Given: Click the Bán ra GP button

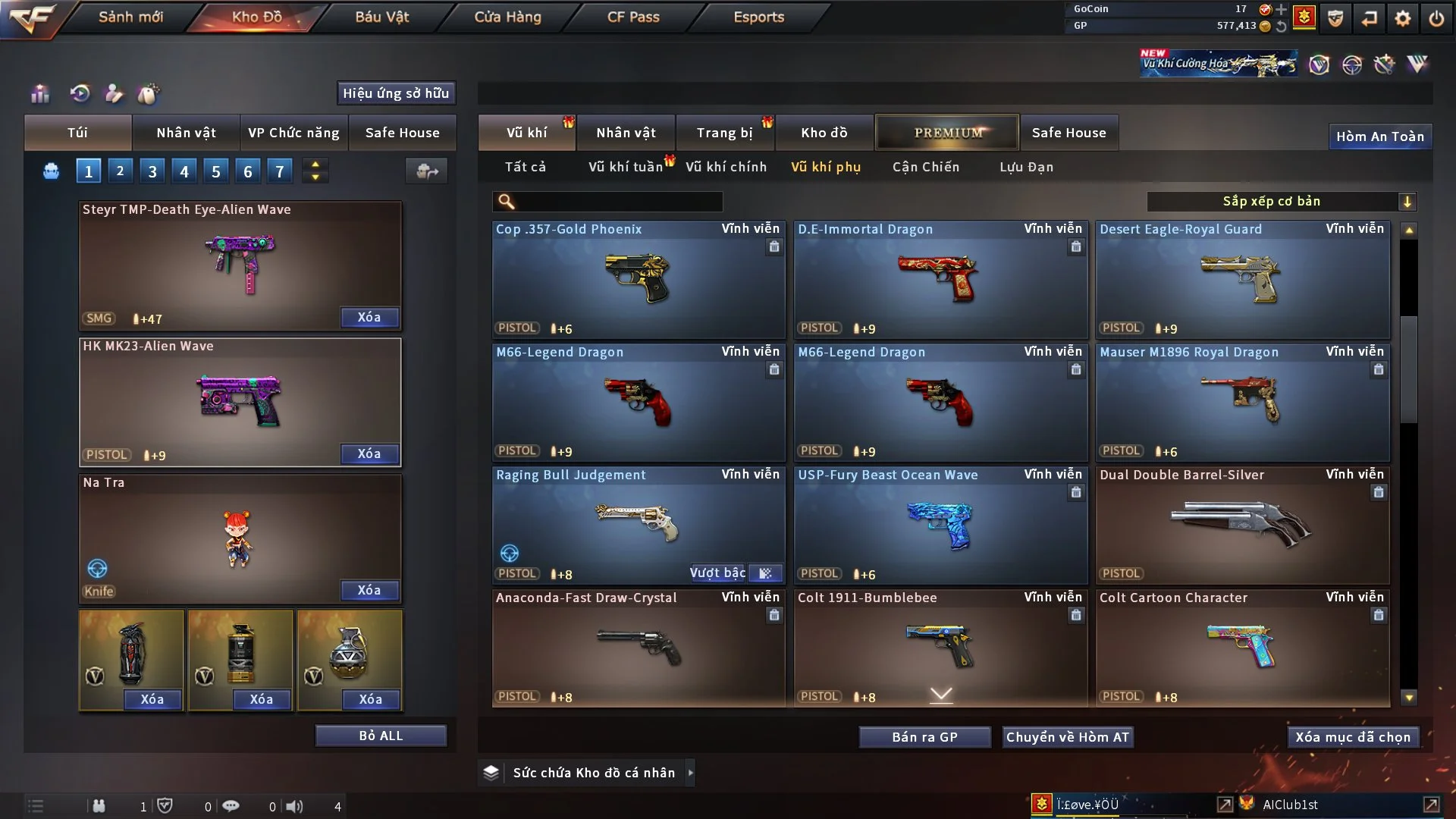Looking at the screenshot, I should click(x=924, y=737).
